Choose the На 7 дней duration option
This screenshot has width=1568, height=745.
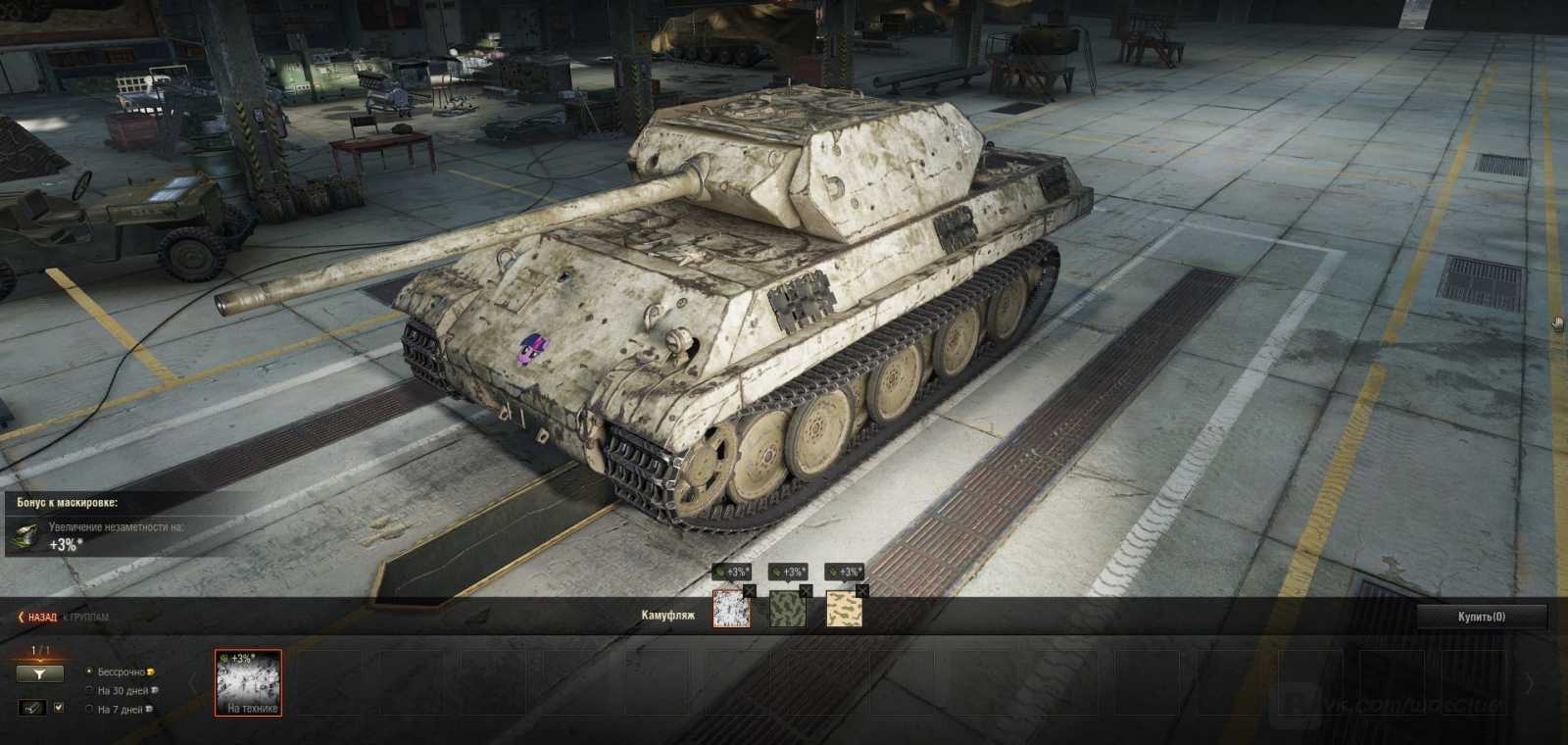click(90, 709)
